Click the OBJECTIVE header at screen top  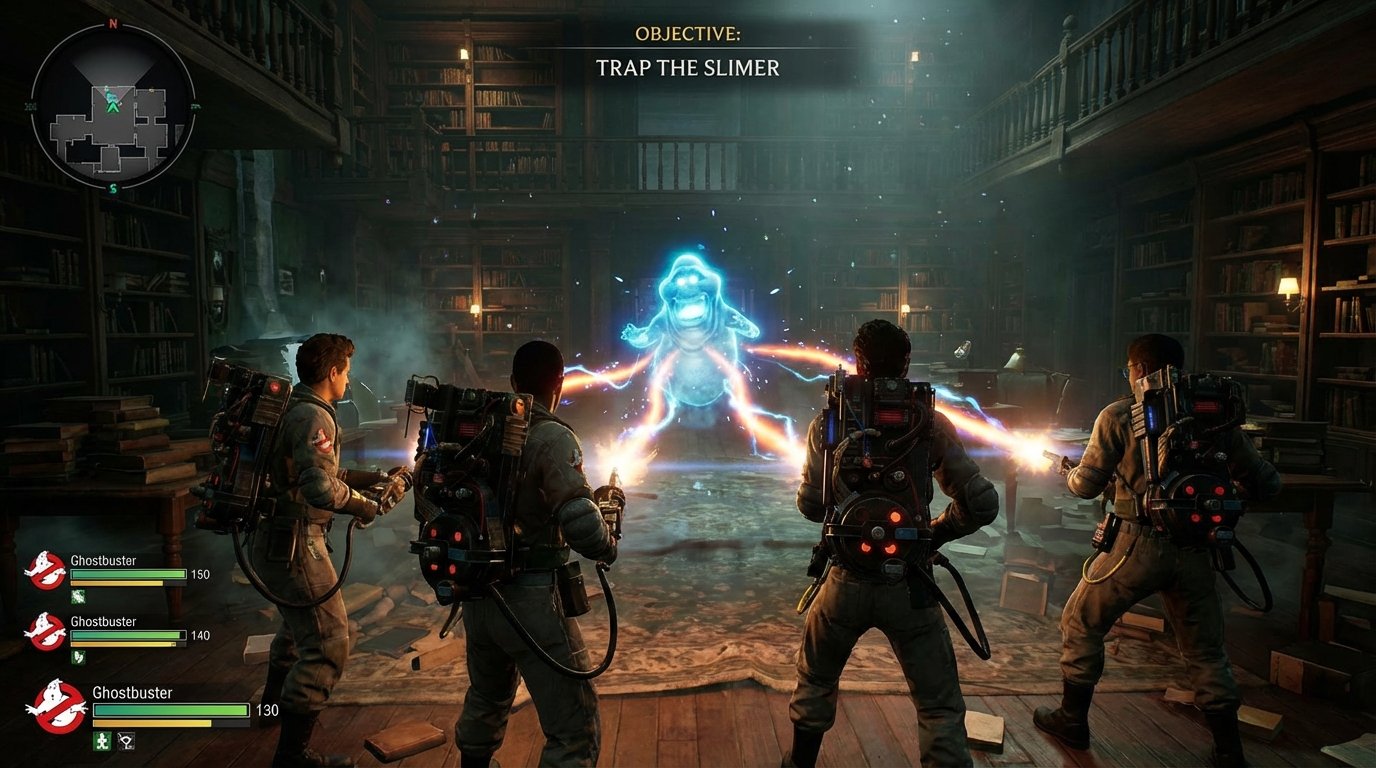689,31
